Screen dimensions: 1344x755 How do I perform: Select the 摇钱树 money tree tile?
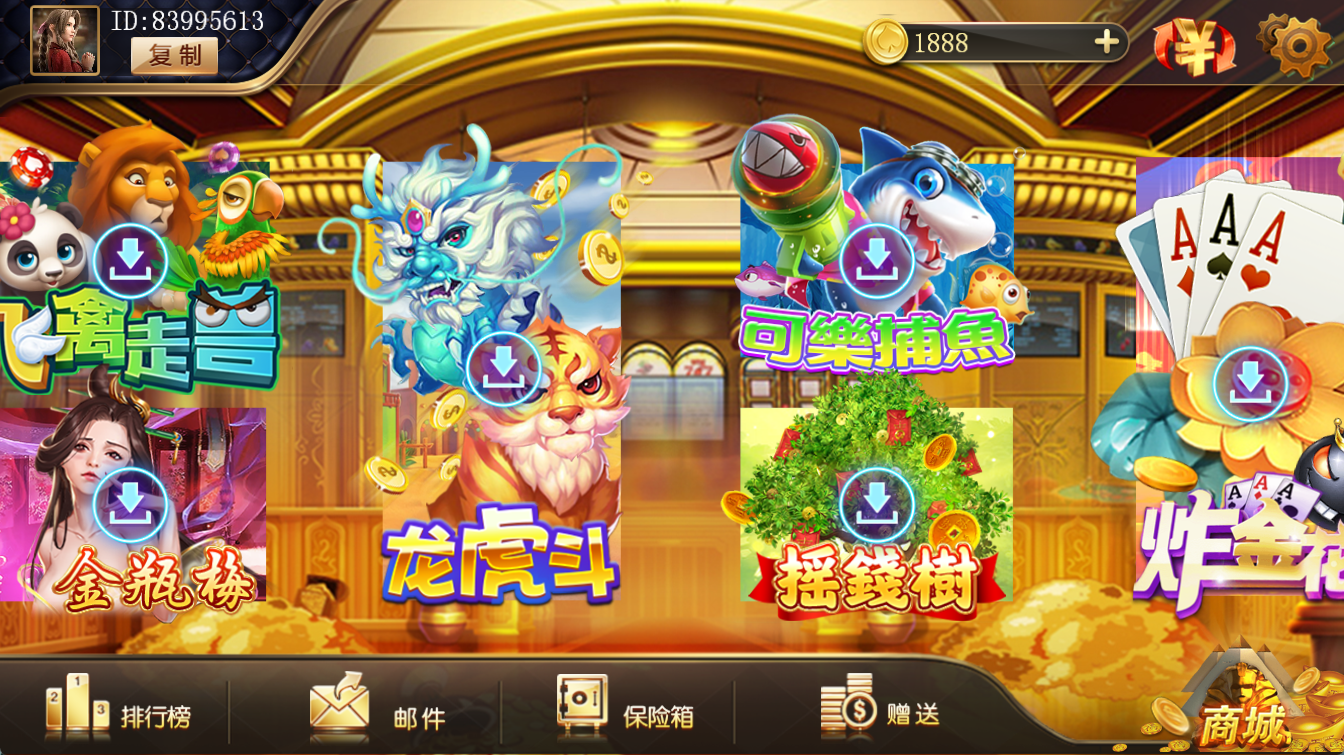(877, 510)
